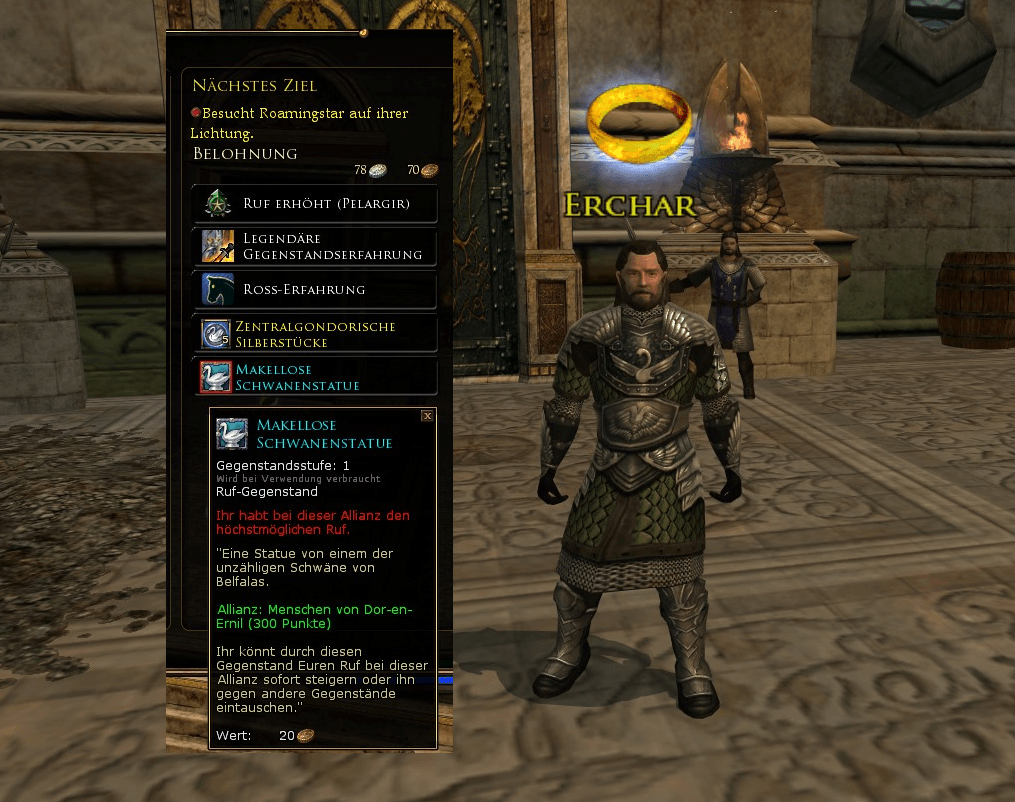Click the Ross-Erfahrung reward row
Viewport: 1015px width, 802px height.
(314, 290)
